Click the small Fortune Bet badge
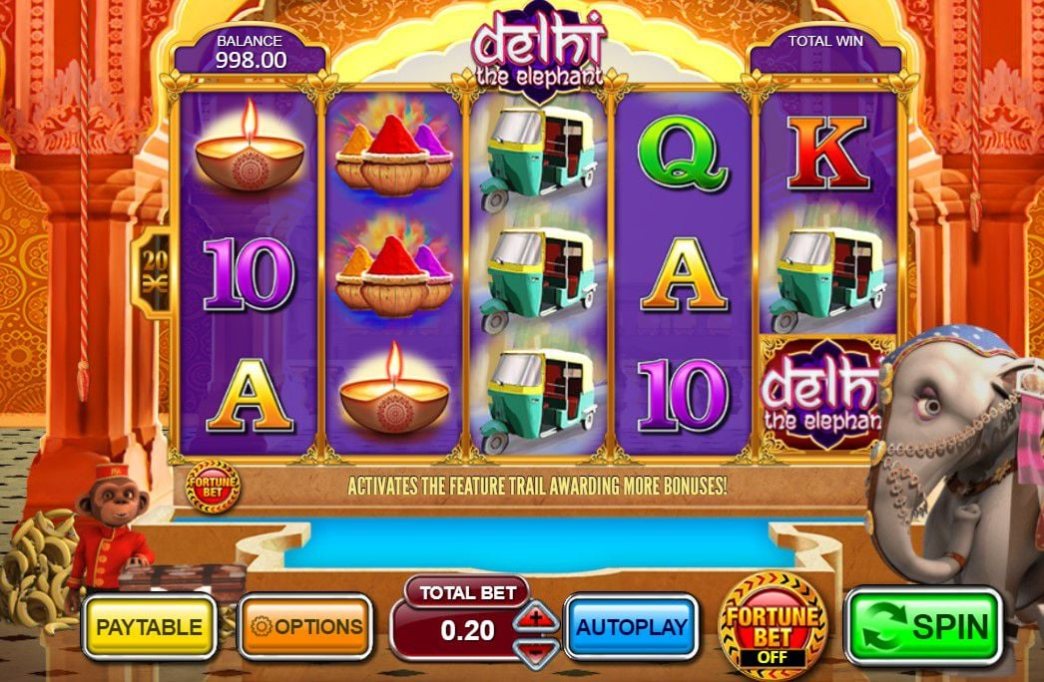The image size is (1044, 682). click(212, 487)
